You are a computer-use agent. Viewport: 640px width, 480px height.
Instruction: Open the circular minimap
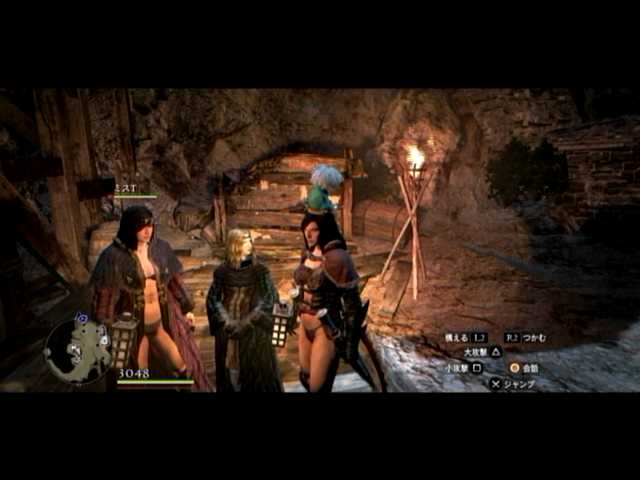point(78,351)
